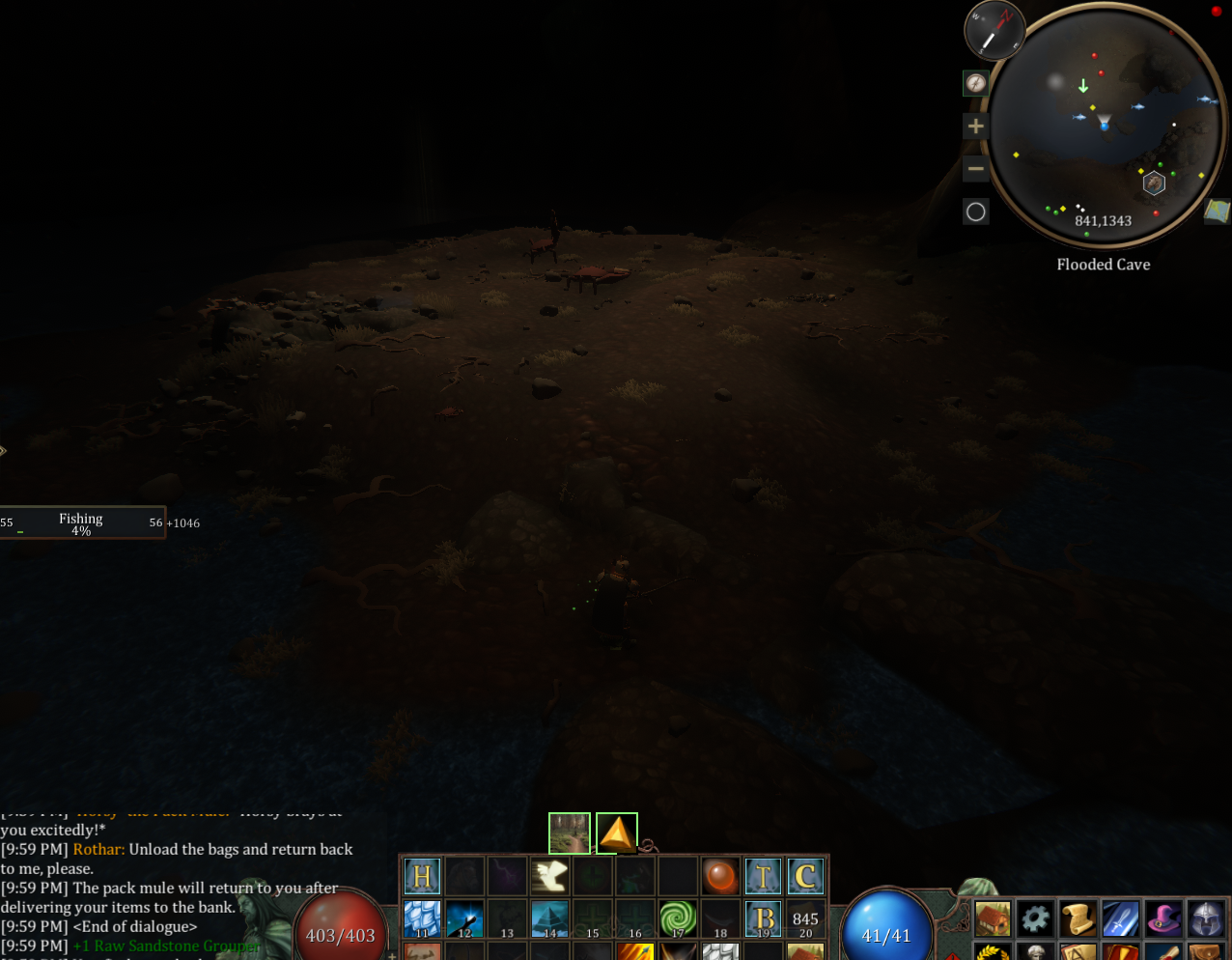This screenshot has height=960, width=1232.
Task: Open the knight helmet menu icon
Action: pyautogui.click(x=1207, y=918)
